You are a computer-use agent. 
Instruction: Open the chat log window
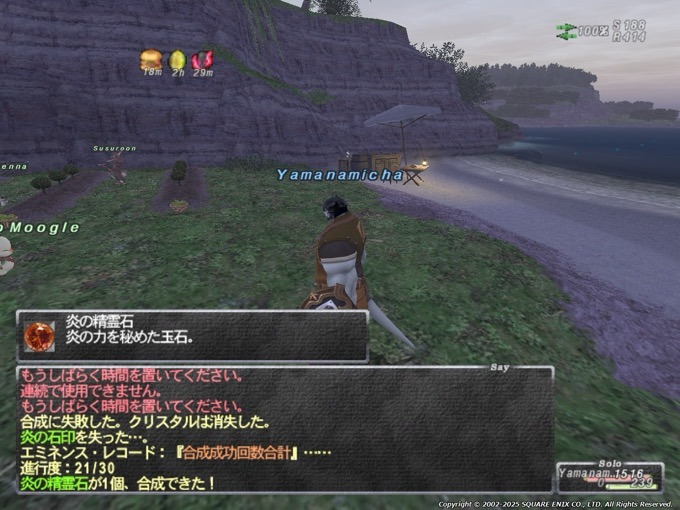[284, 430]
